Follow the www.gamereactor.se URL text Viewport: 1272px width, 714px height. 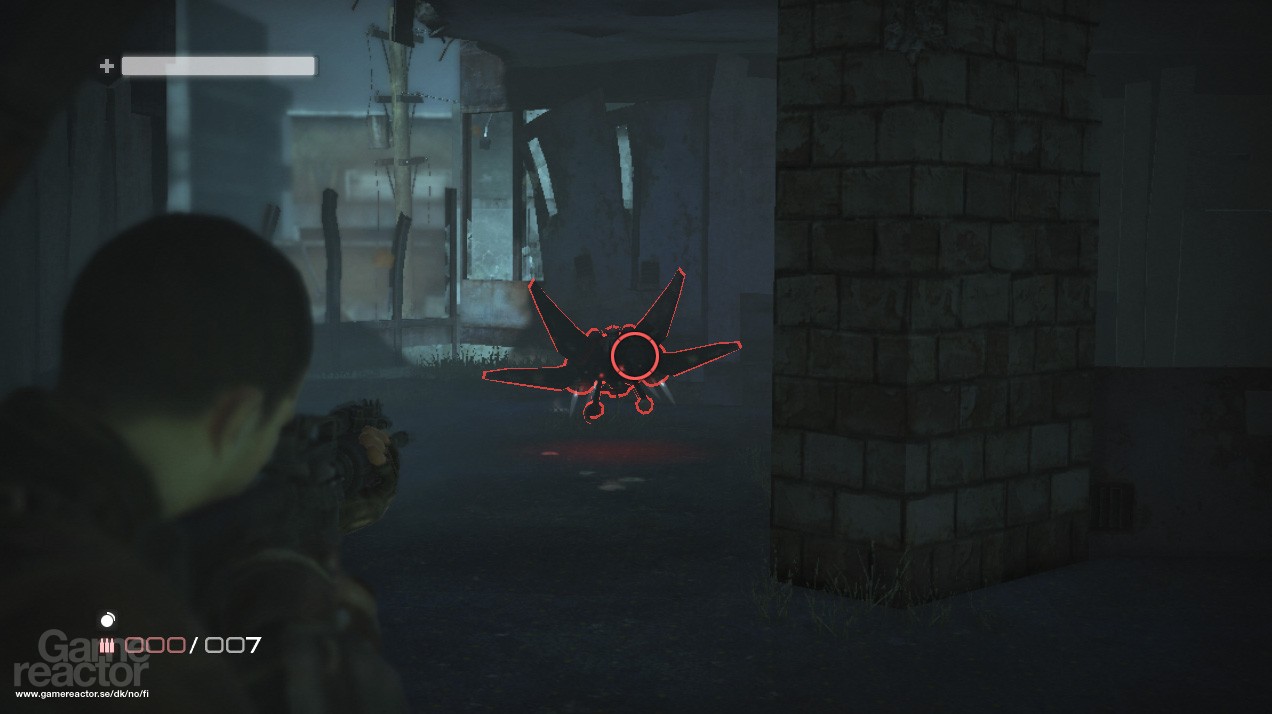pos(82,694)
